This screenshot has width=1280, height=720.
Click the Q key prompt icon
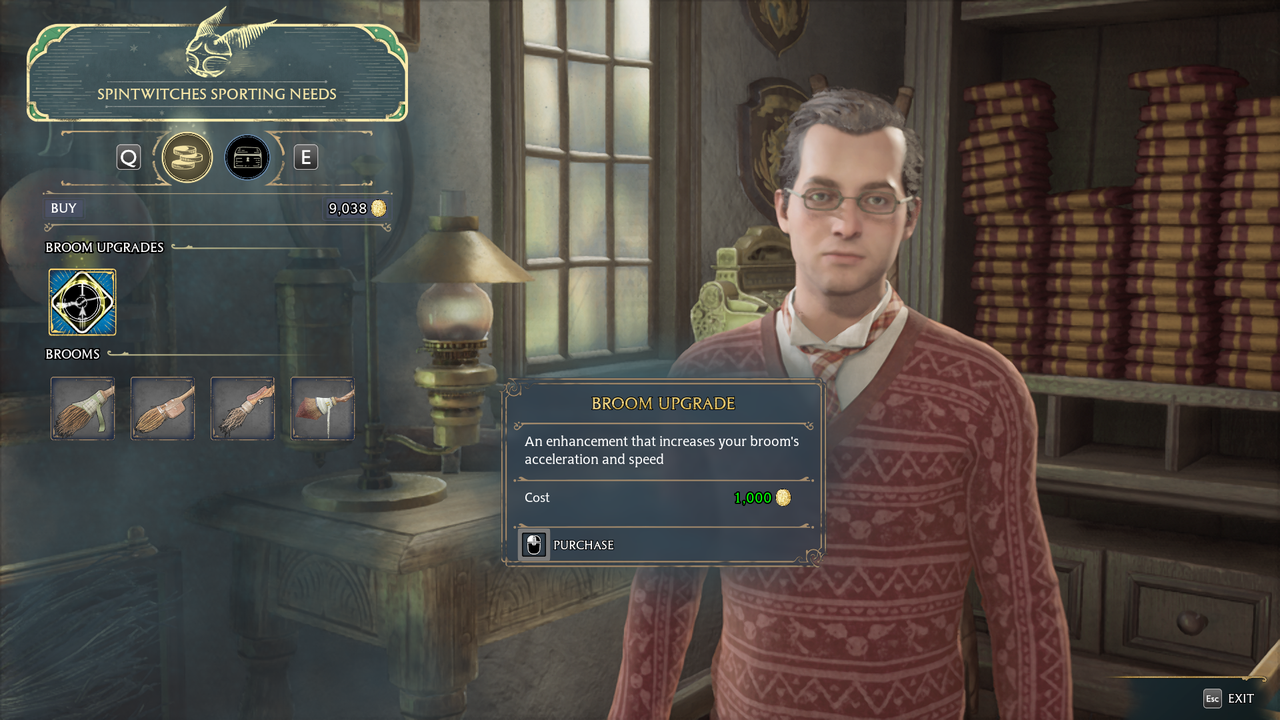[x=128, y=157]
